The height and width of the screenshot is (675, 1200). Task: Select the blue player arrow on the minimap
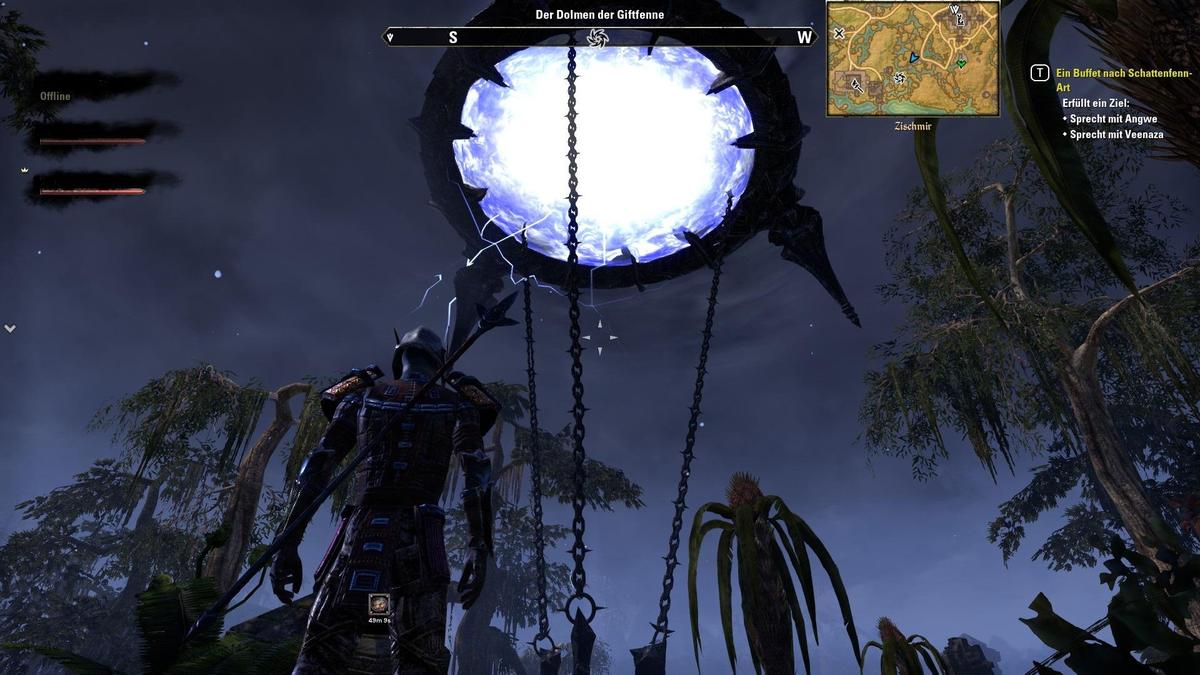[913, 58]
